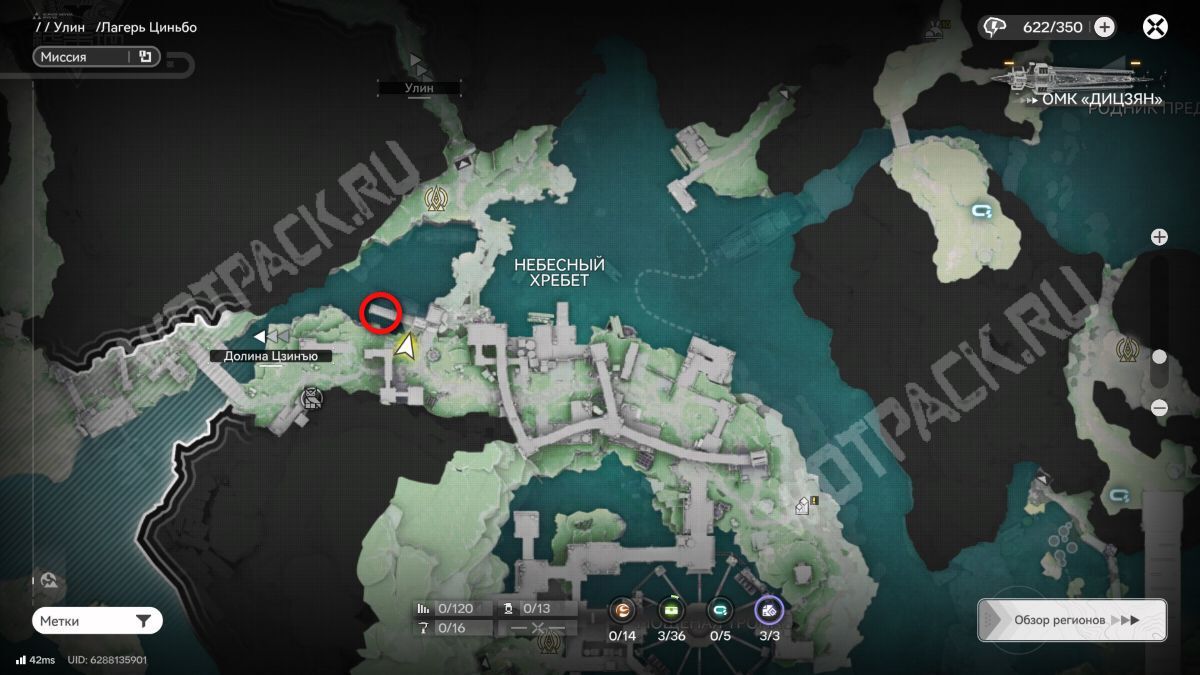Select the teal collectible counter 0/5

(x=719, y=610)
